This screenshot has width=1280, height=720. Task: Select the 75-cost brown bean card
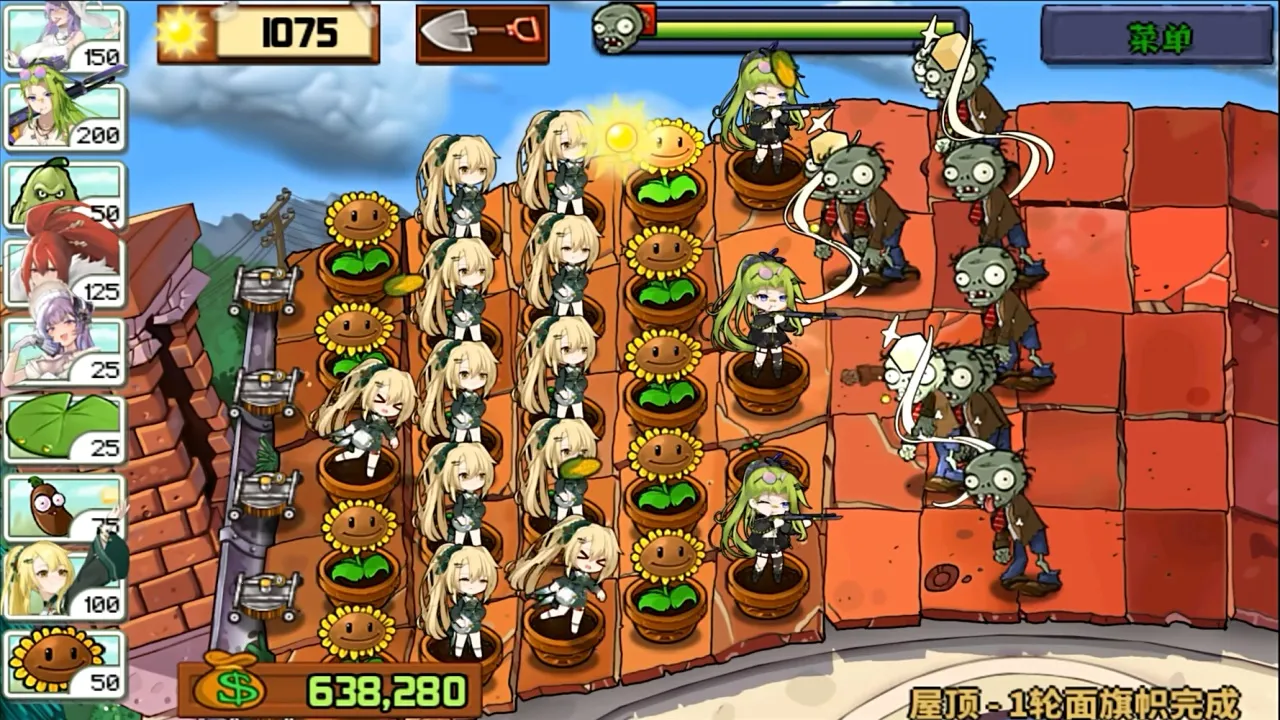tap(65, 508)
